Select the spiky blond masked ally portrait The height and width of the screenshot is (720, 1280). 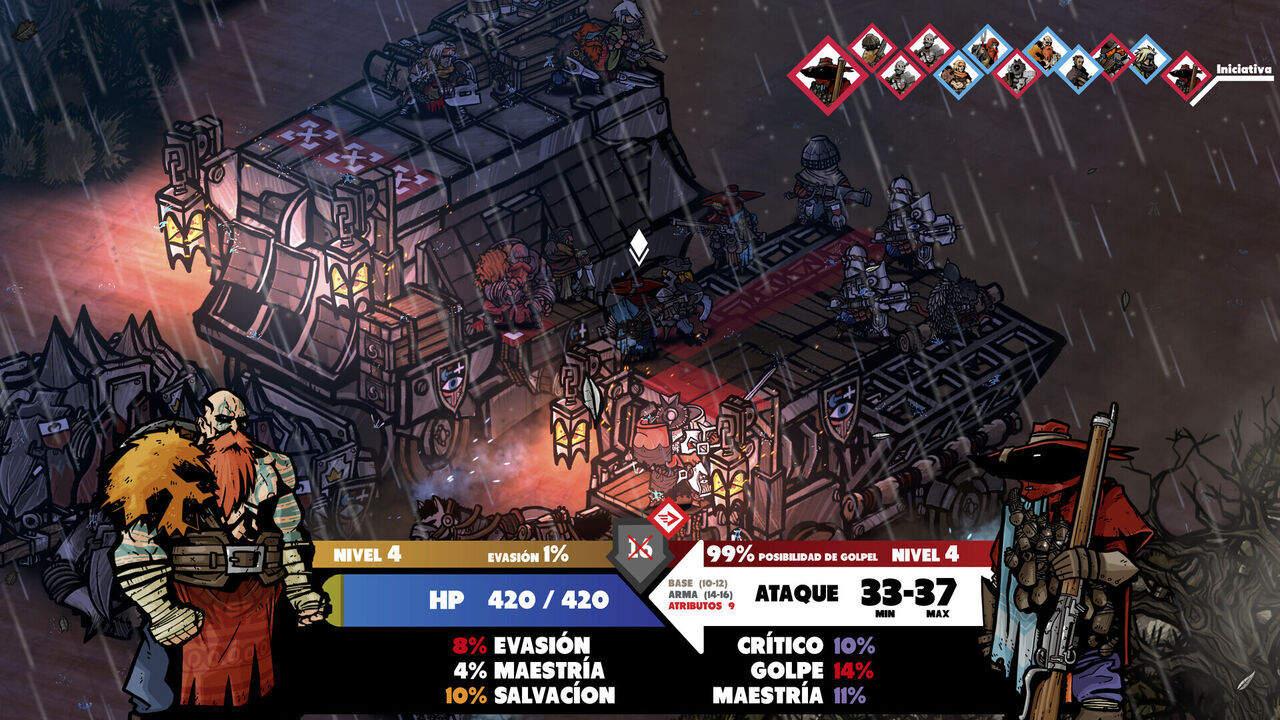(x=1149, y=59)
